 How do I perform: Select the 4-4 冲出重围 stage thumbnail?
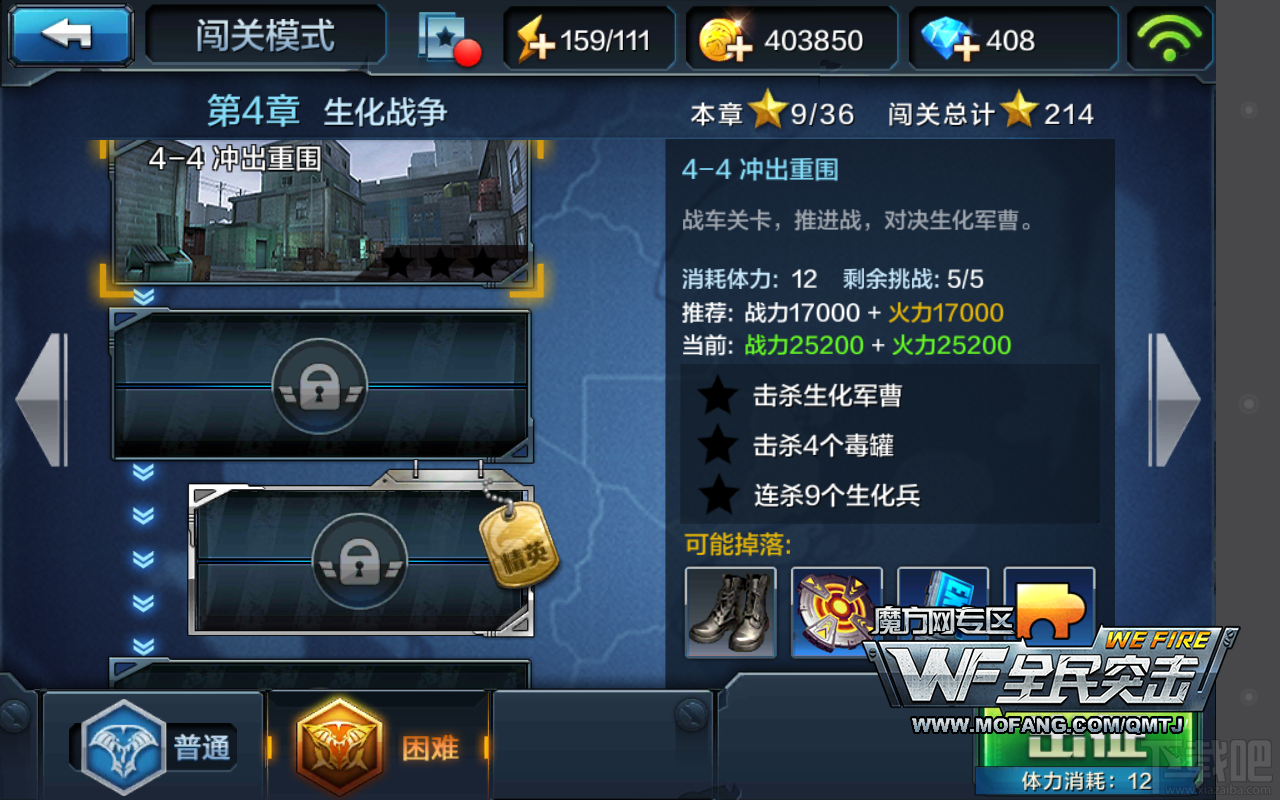point(321,210)
